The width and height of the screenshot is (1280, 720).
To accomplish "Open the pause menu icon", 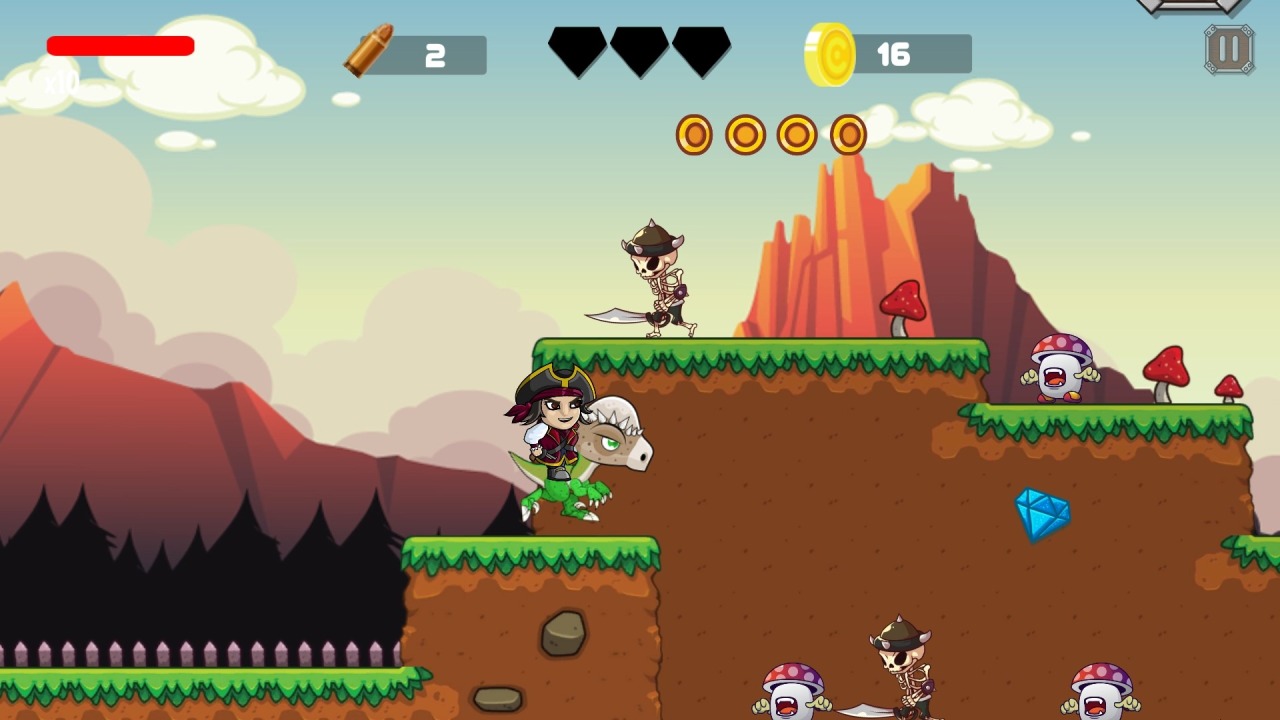I will 1227,47.
